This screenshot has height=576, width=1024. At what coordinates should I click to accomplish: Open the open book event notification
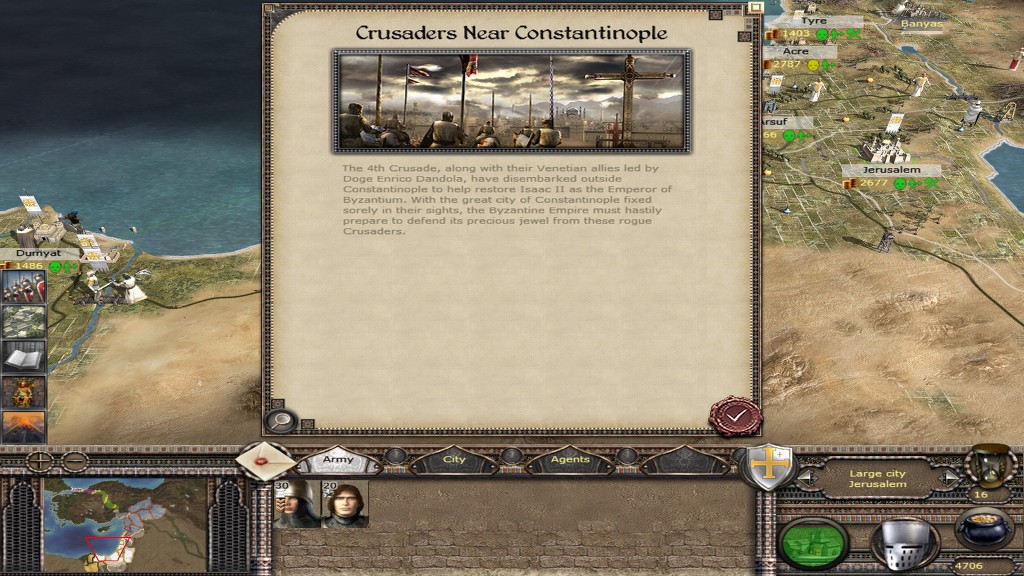(24, 357)
